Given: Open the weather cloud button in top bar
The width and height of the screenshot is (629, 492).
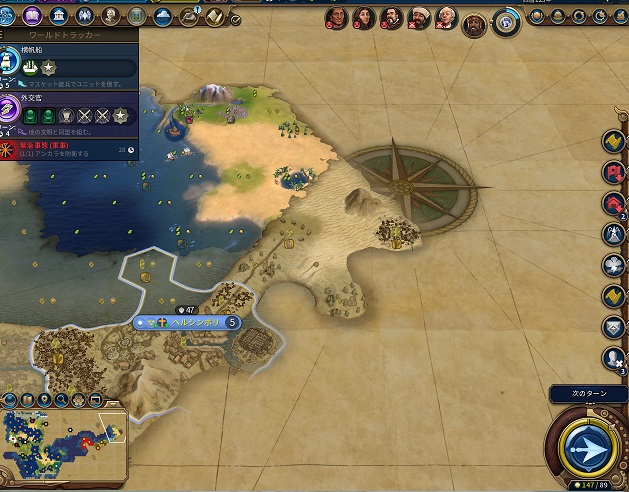Looking at the screenshot, I should 163,16.
